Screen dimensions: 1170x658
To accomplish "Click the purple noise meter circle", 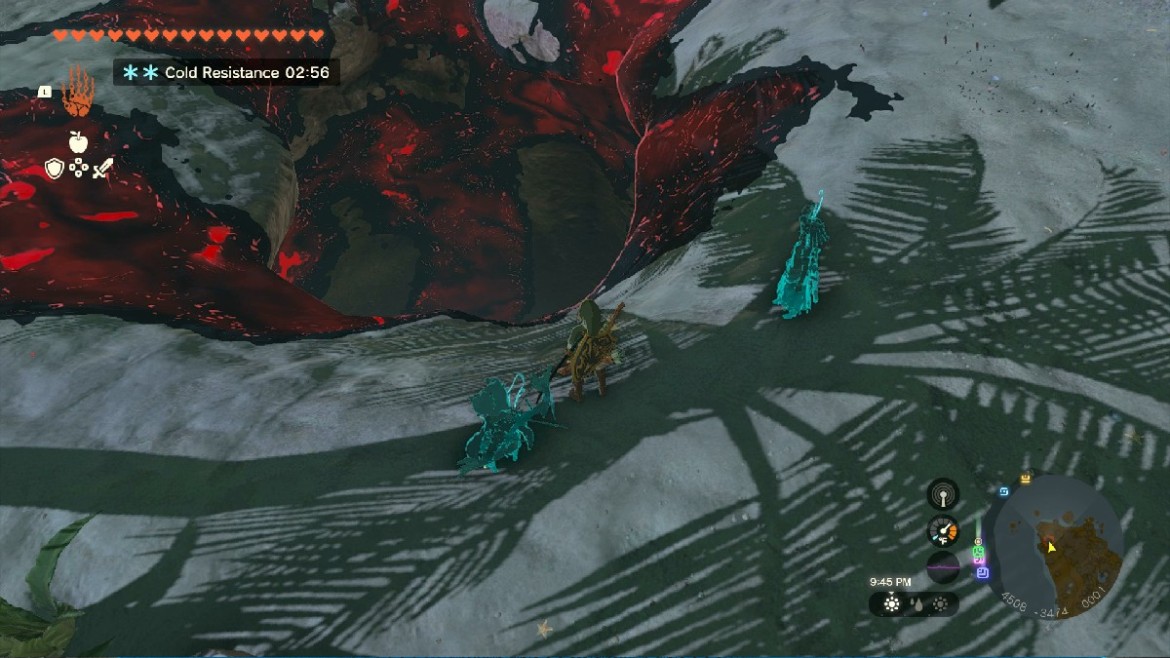I will 943,567.
